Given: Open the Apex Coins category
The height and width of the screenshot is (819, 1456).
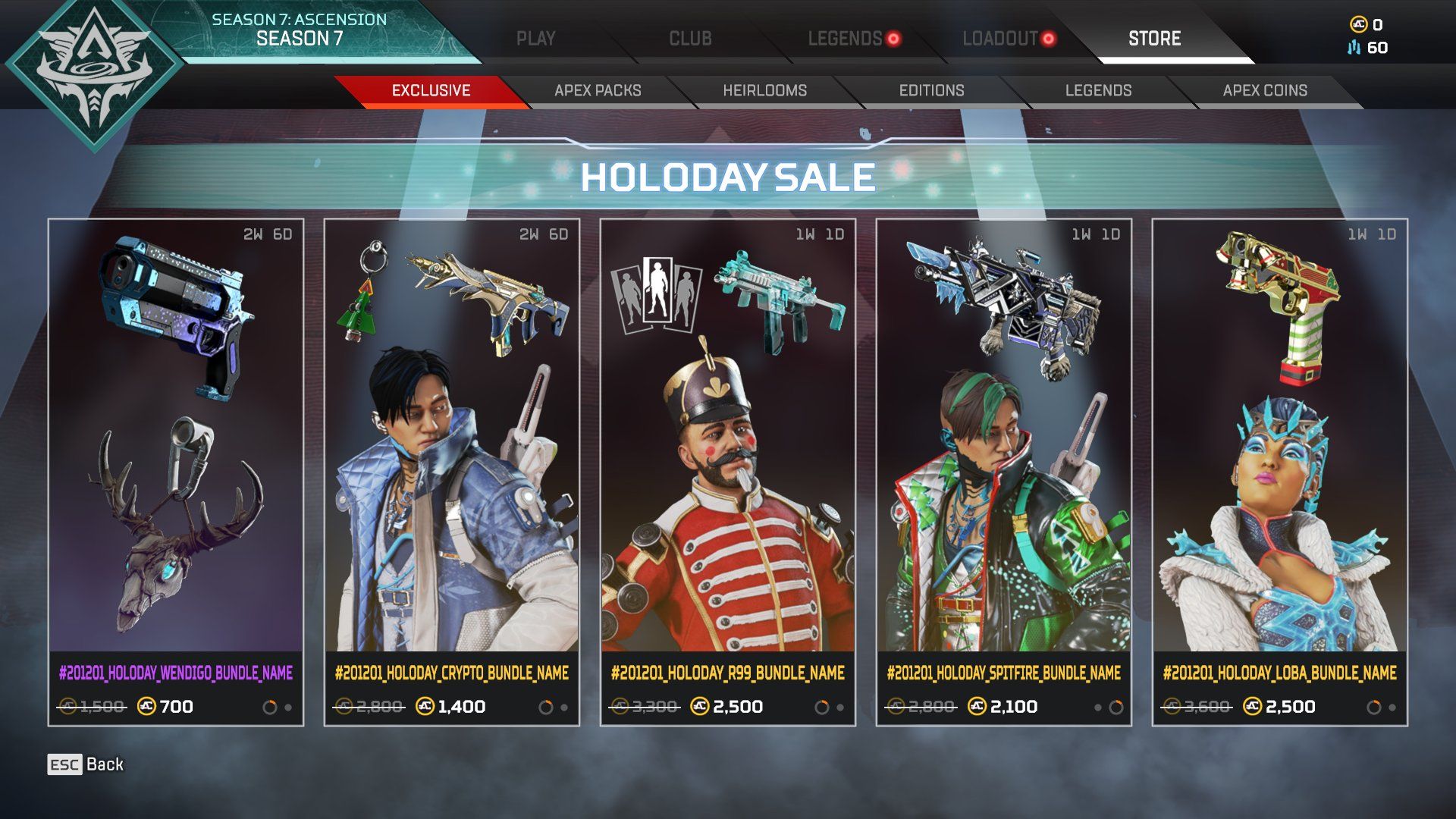Looking at the screenshot, I should click(x=1265, y=91).
